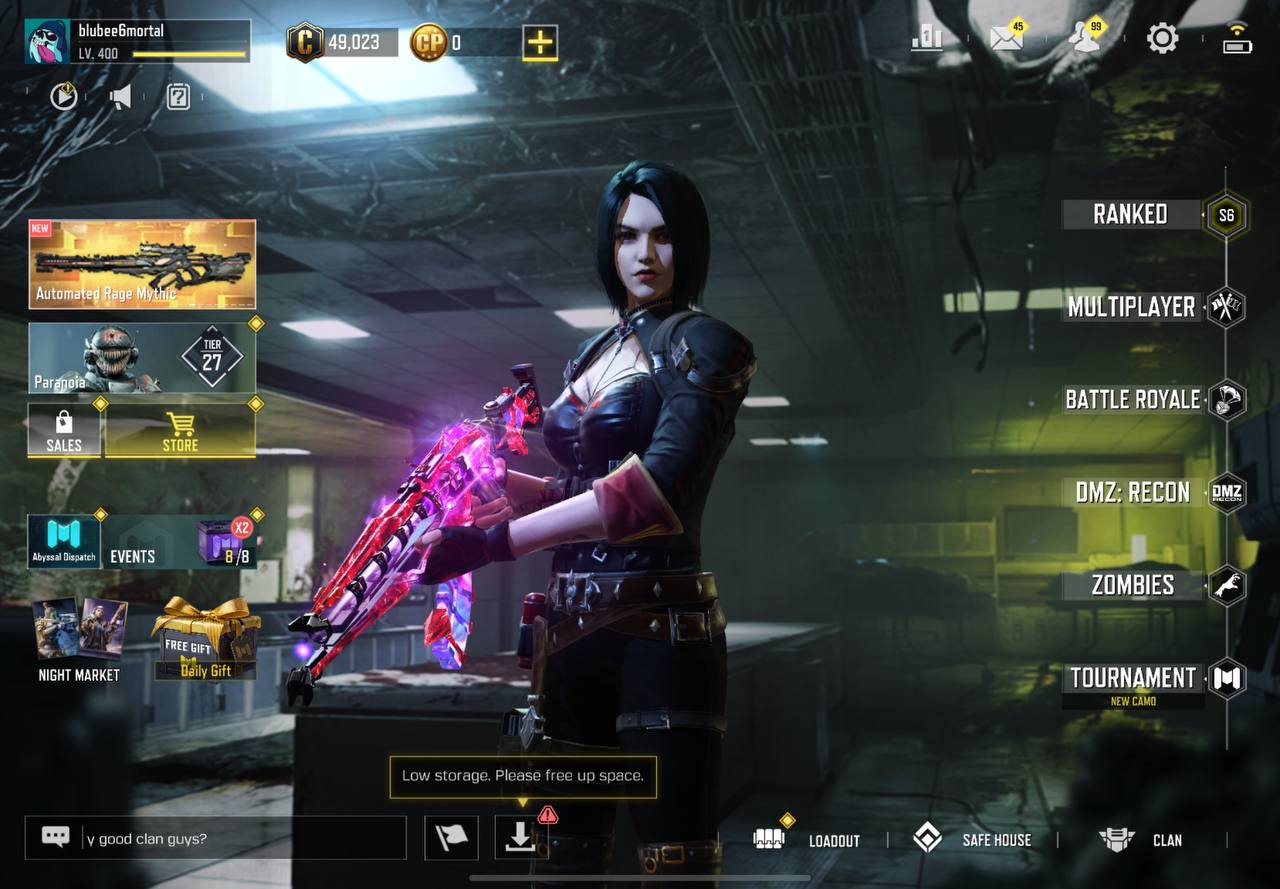
Task: Open the Paranoia battle pass tier banner
Action: (x=142, y=357)
